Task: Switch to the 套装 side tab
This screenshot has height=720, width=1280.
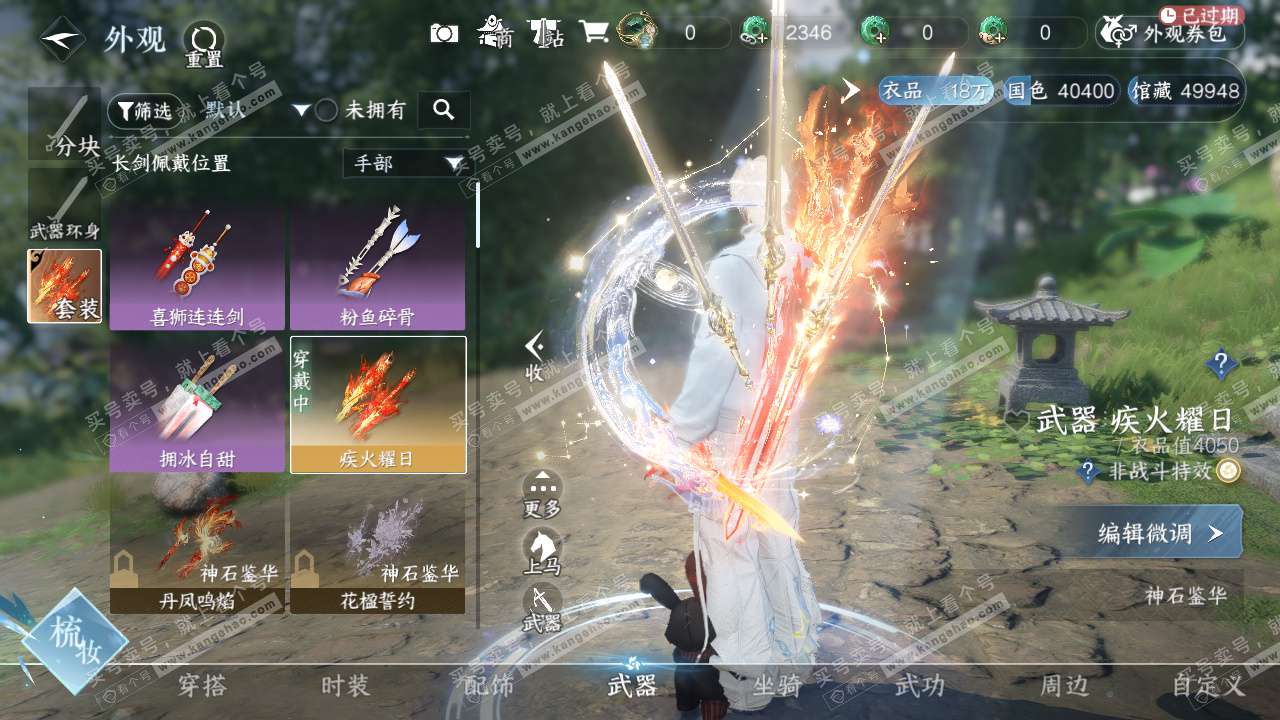Action: tap(64, 286)
